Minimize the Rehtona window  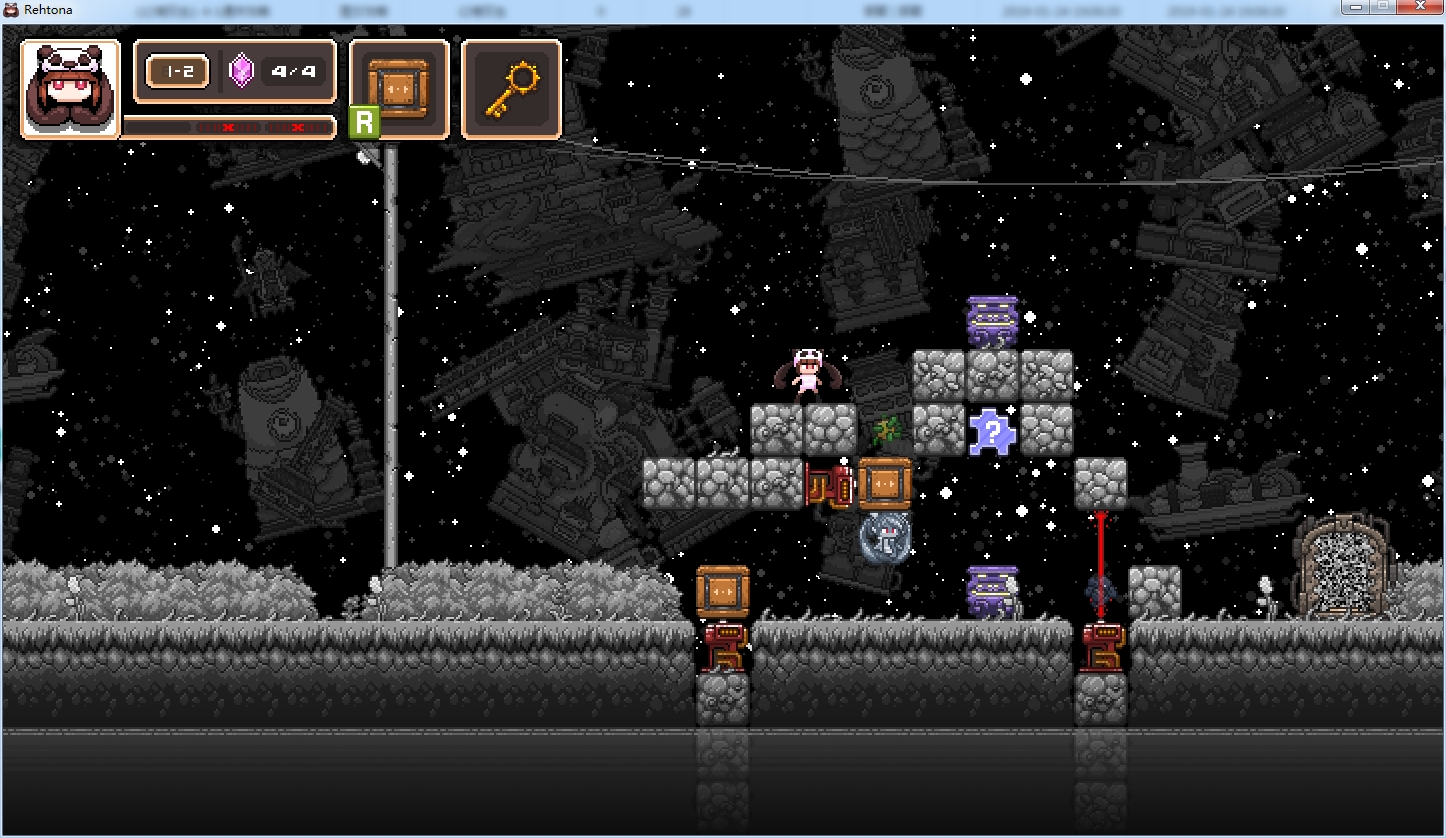pyautogui.click(x=1357, y=8)
